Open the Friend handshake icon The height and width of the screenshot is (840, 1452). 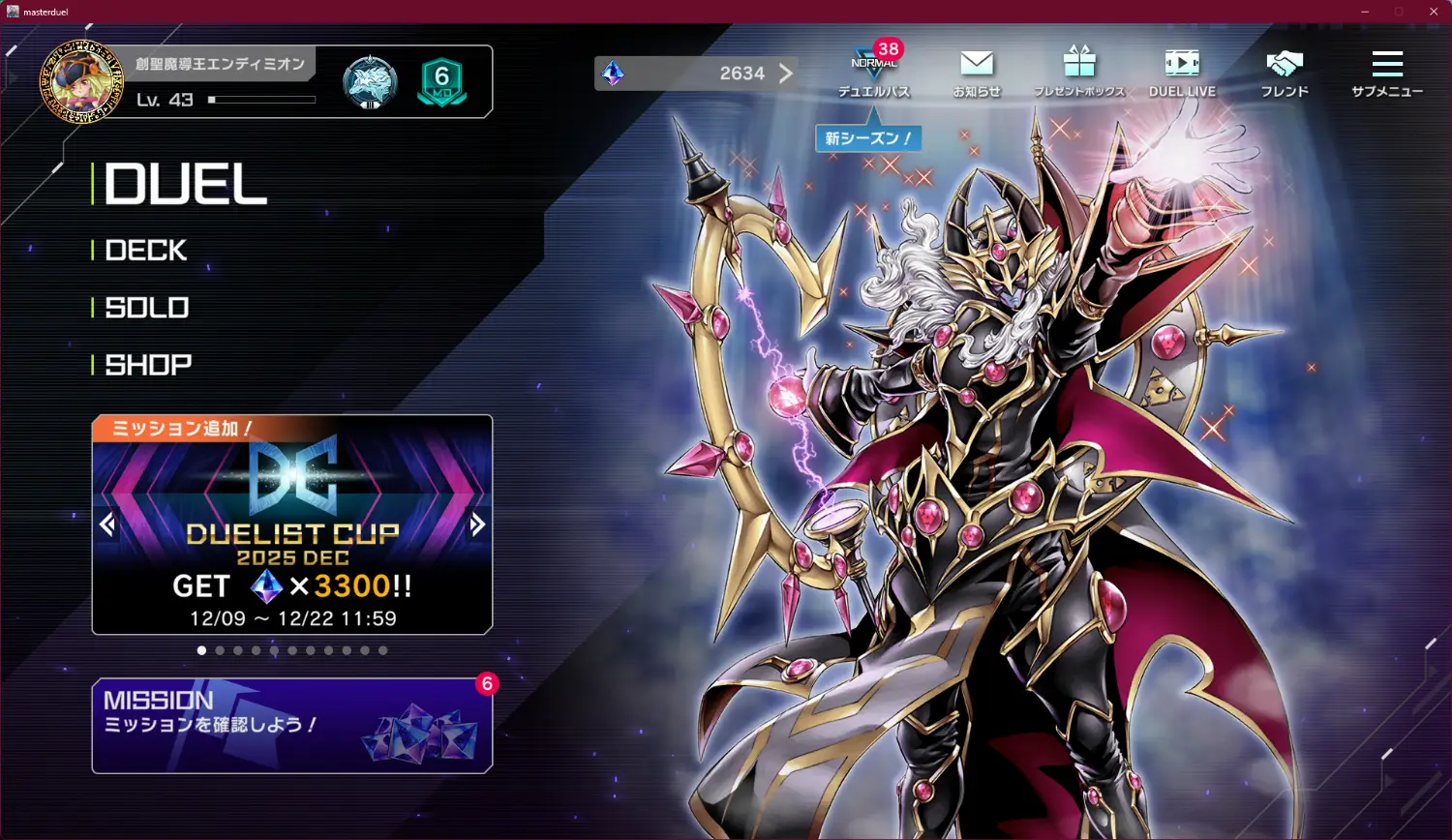pyautogui.click(x=1285, y=70)
